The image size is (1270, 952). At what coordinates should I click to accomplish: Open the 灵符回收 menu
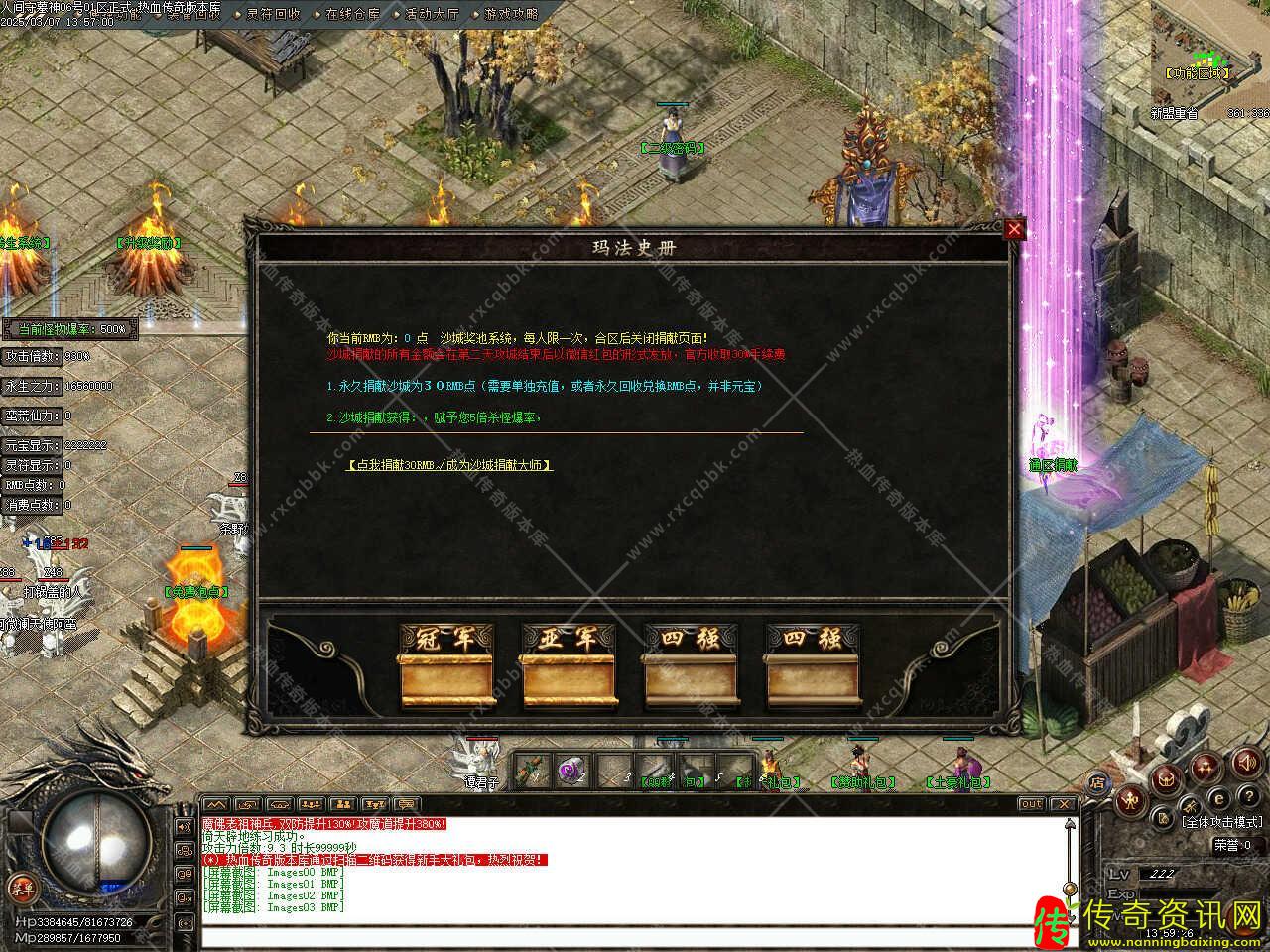click(272, 14)
